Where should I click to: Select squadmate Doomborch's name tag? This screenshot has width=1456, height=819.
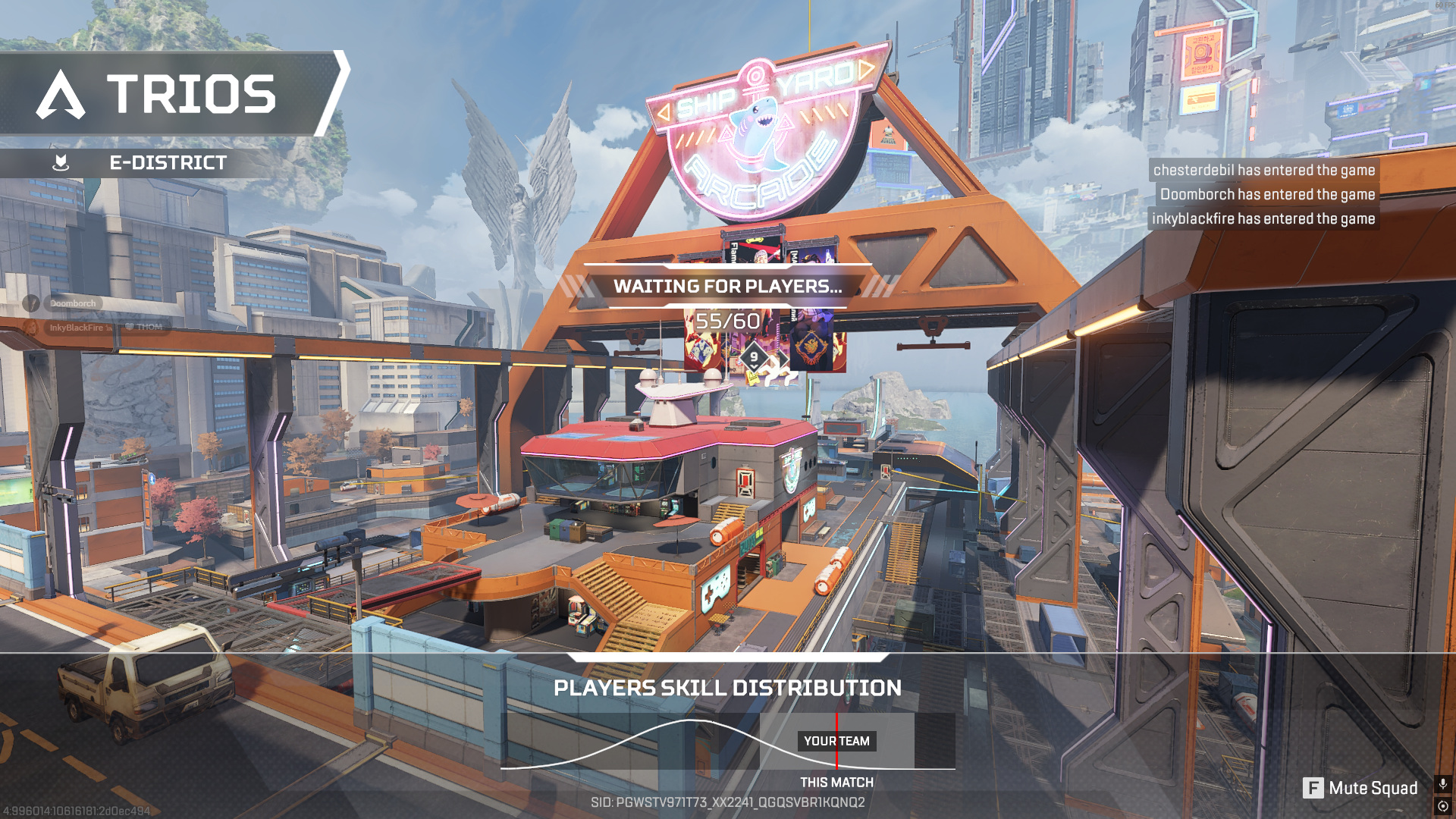[x=74, y=303]
